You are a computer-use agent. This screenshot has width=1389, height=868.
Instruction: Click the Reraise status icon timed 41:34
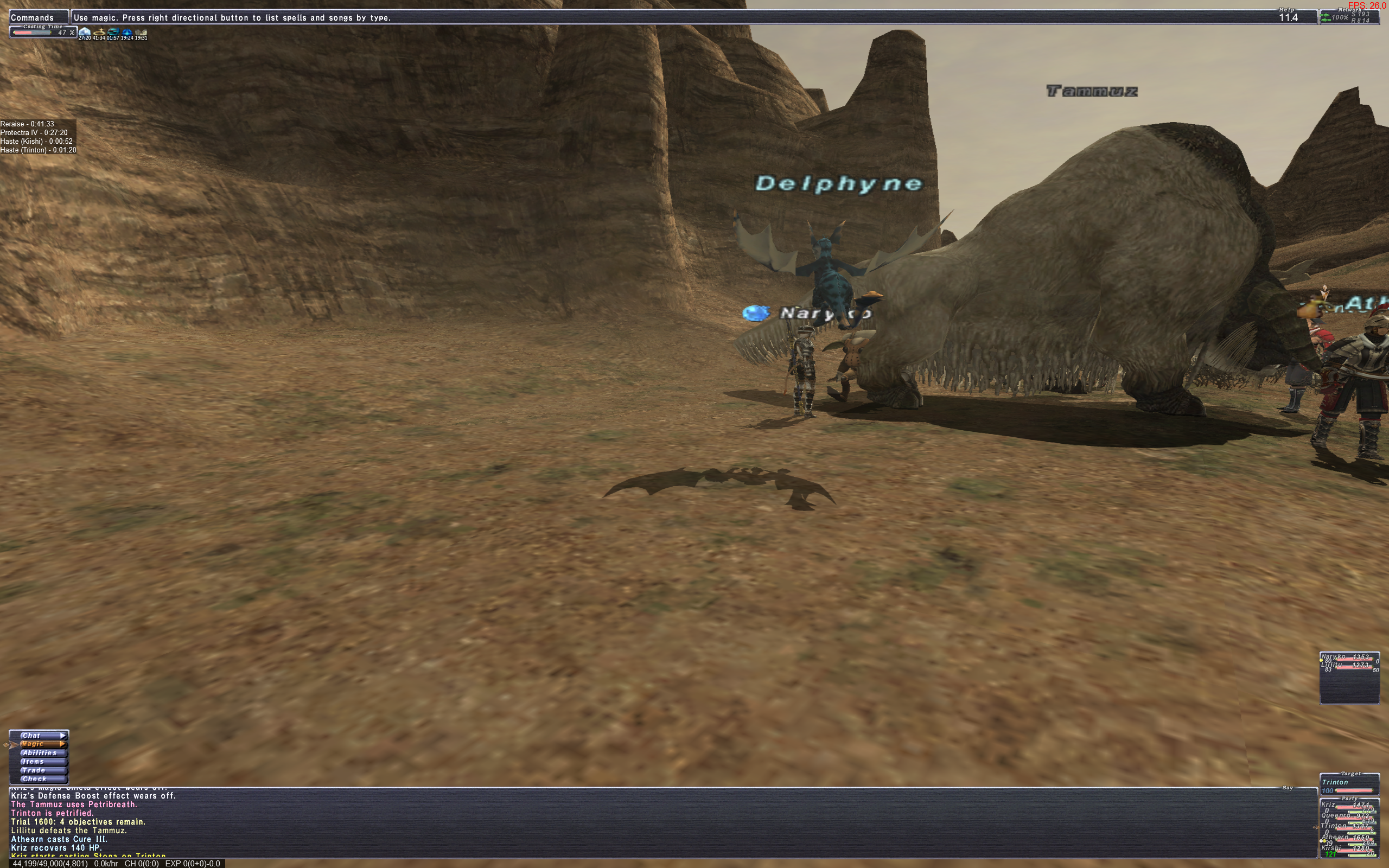99,32
